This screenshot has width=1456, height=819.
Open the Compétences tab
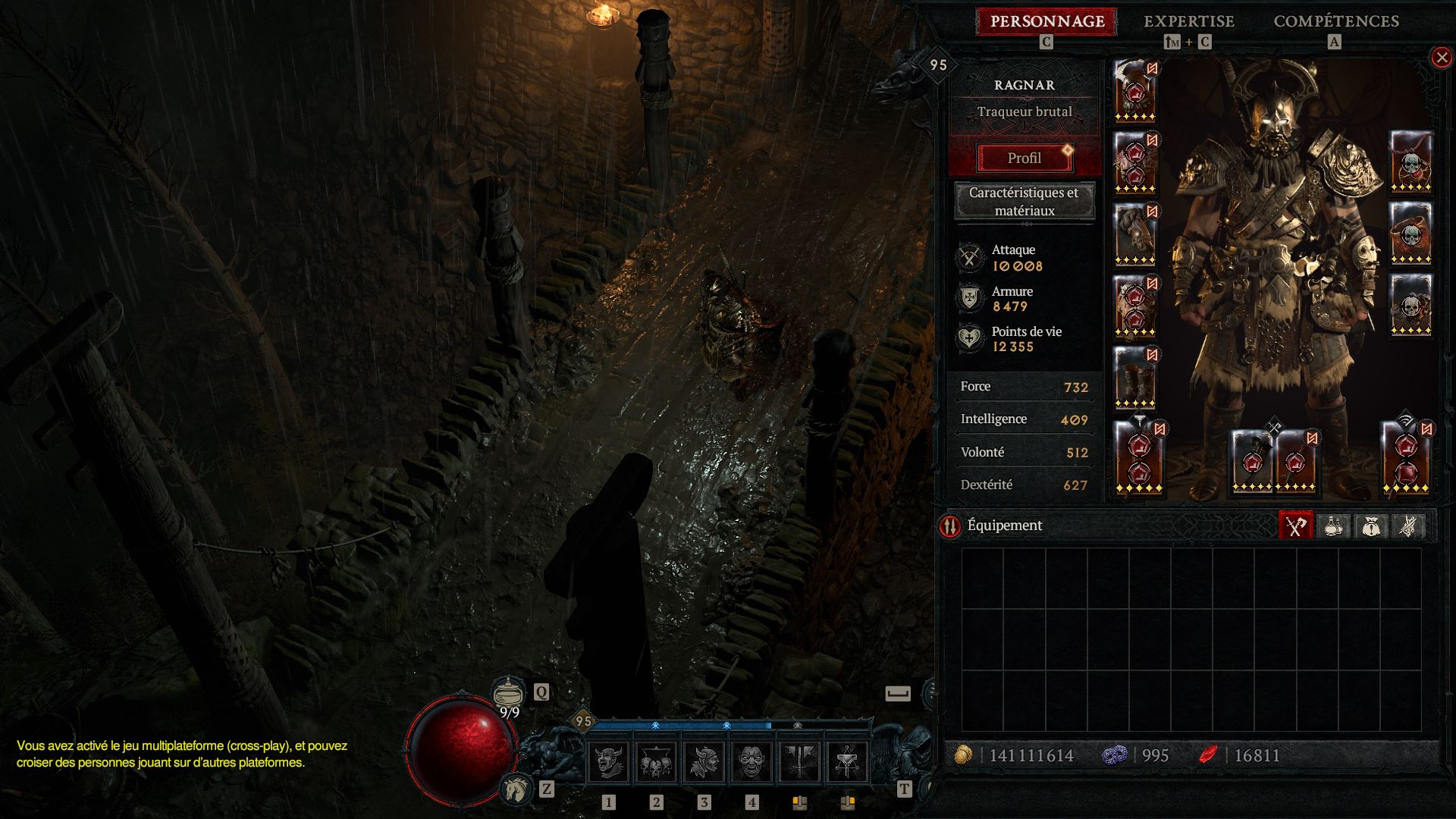pyautogui.click(x=1335, y=21)
